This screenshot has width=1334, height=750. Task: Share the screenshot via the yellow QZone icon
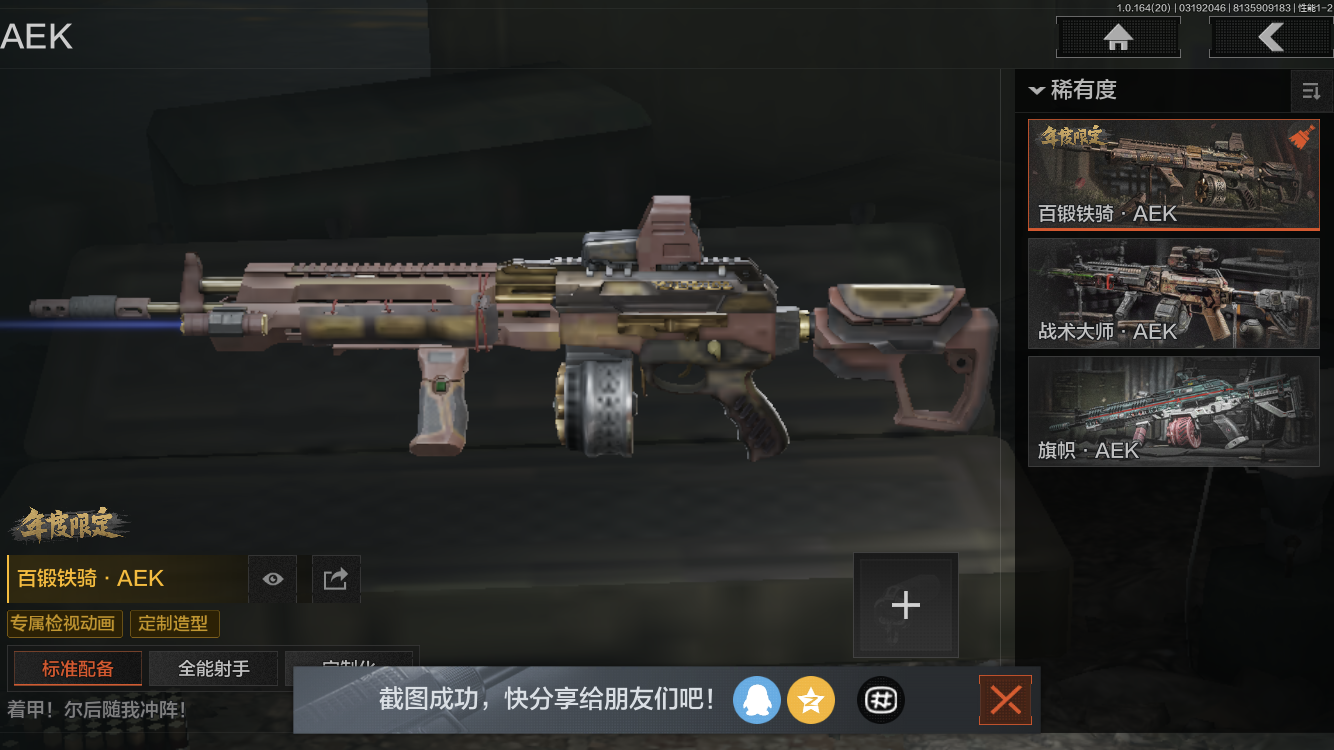(x=811, y=700)
